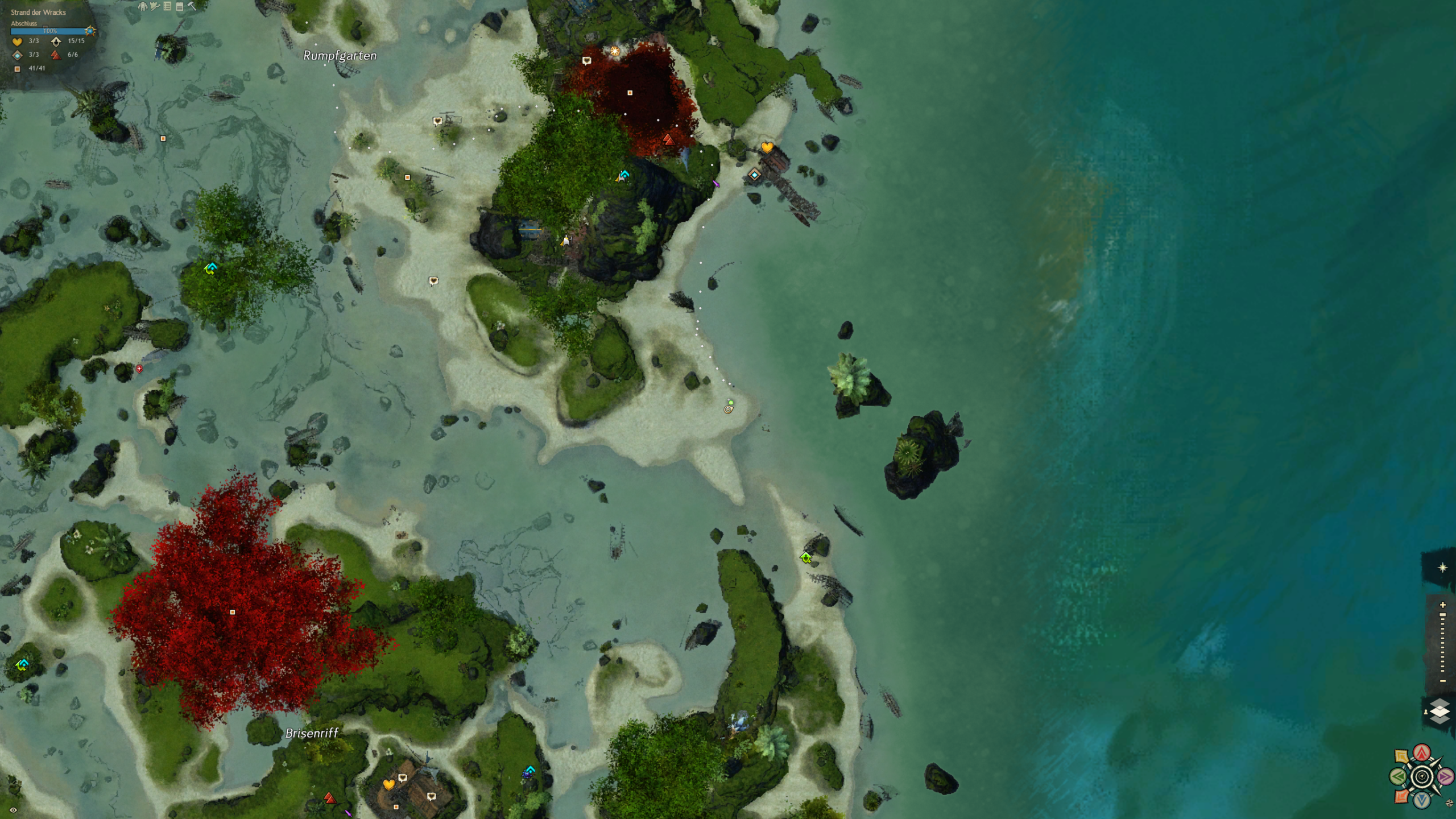Select the green house marker on sandbar
This screenshot has width=1456, height=819.
coord(806,557)
